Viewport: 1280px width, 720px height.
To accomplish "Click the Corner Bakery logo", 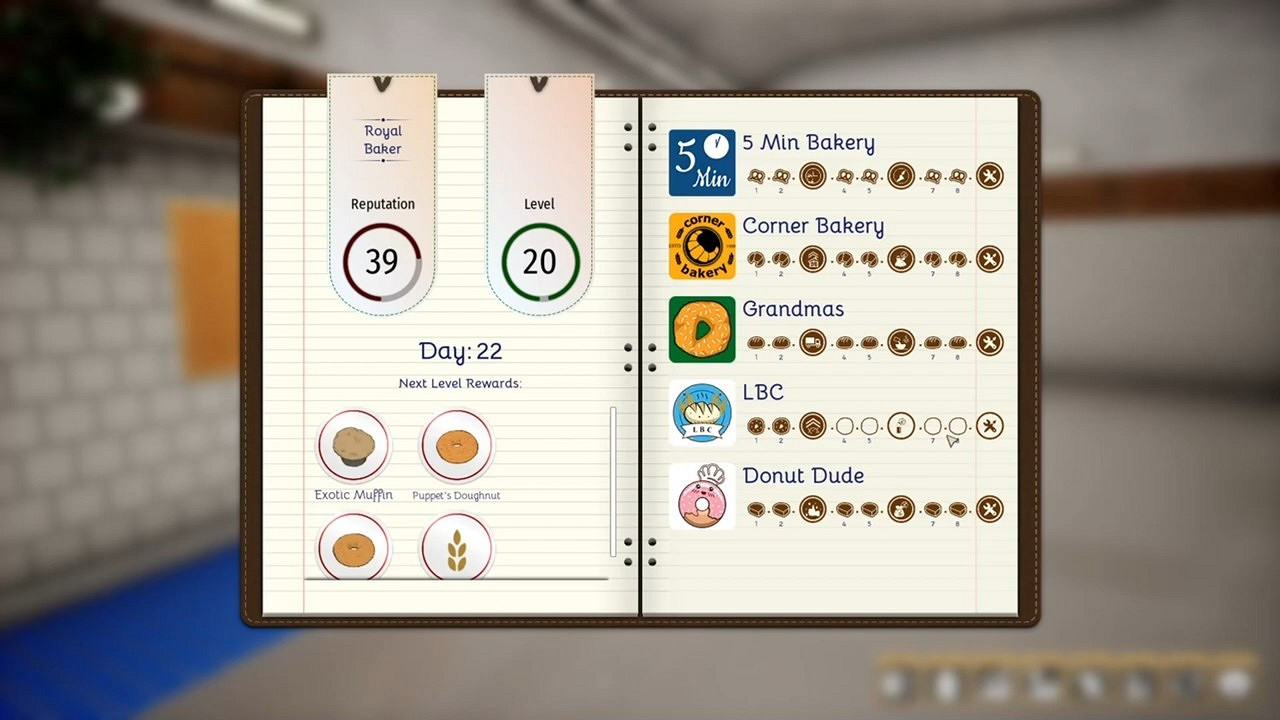I will (701, 246).
